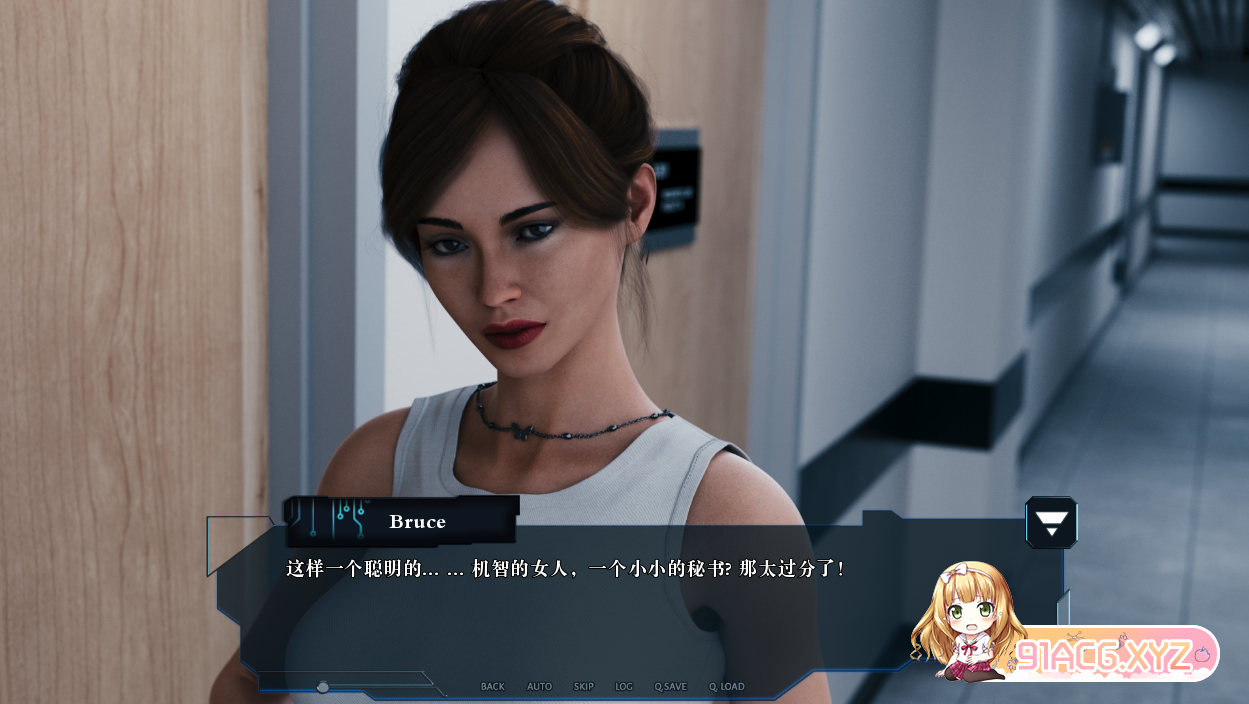Go back using the BACK button
The width and height of the screenshot is (1249, 704).
(493, 687)
